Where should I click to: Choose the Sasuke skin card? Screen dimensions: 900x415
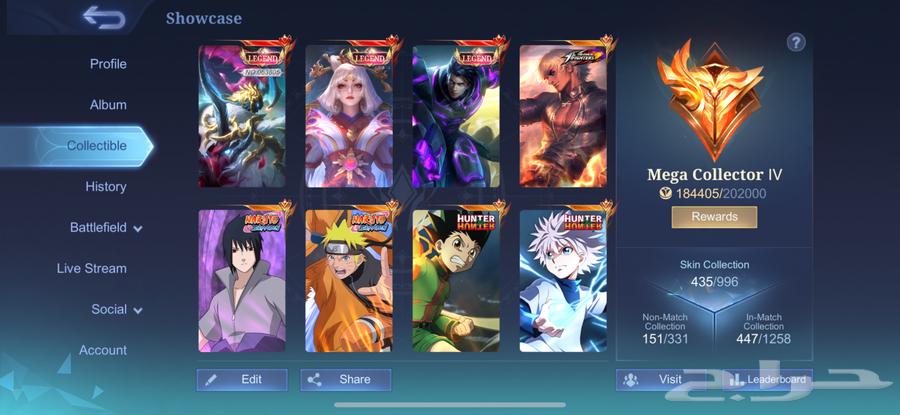pyautogui.click(x=240, y=280)
